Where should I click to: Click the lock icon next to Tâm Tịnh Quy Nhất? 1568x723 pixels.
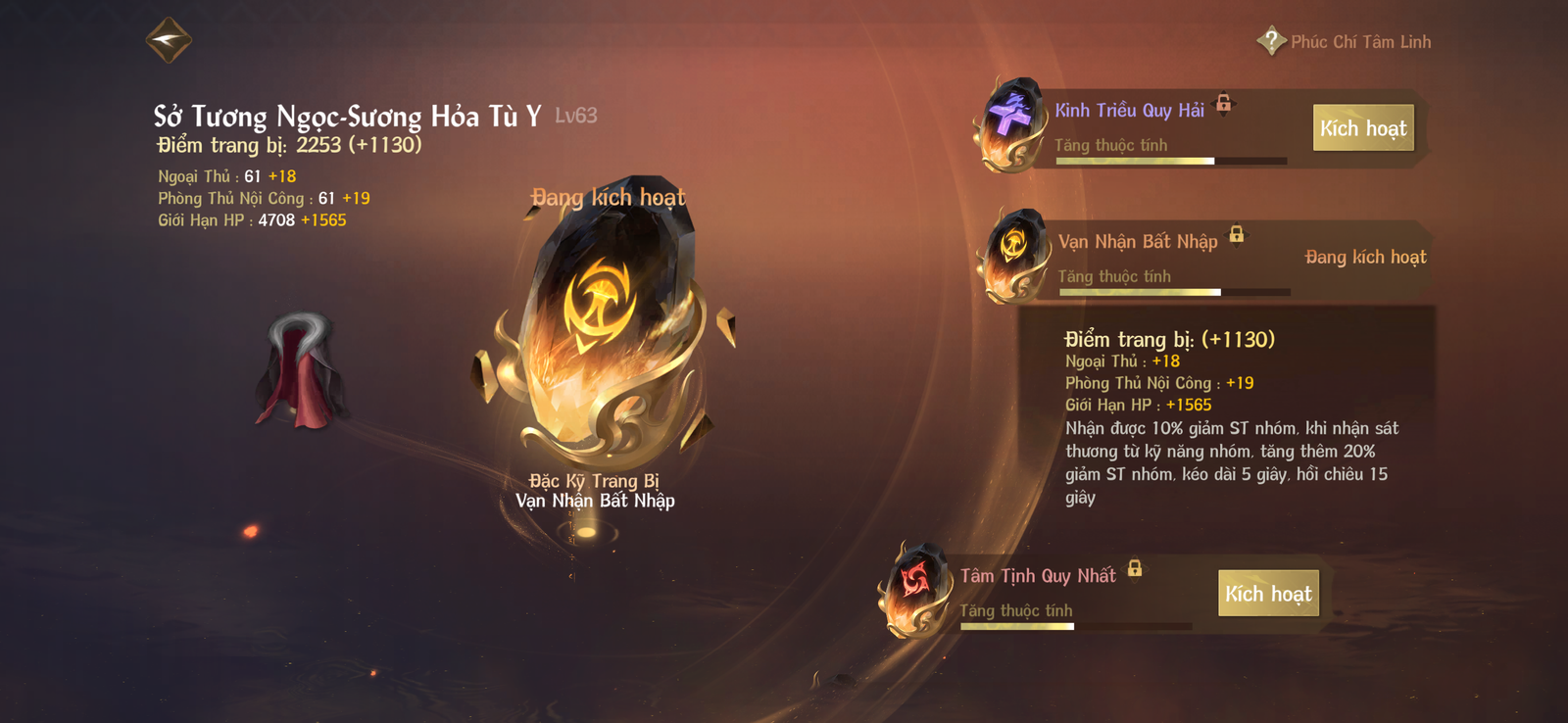pos(1136,568)
